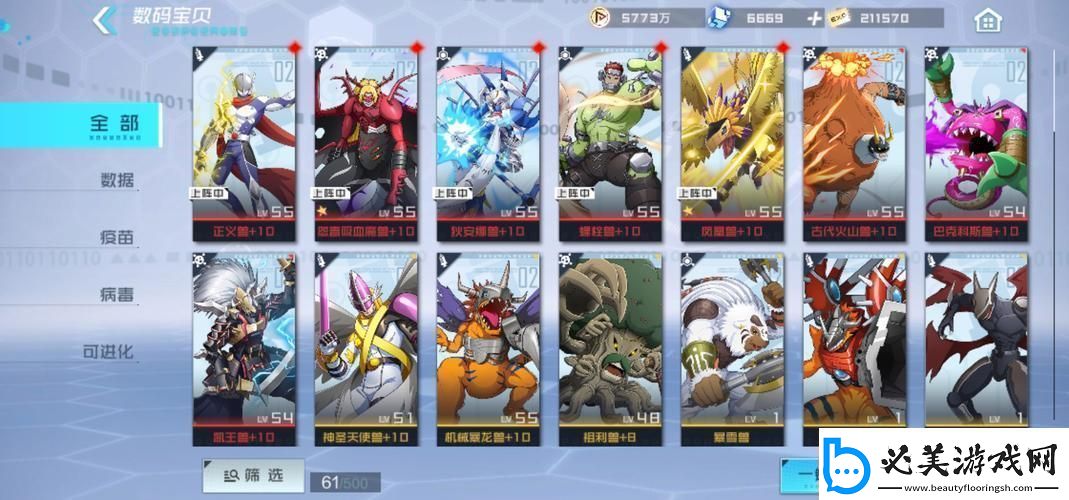Viewport: 1069px width, 500px height.
Task: Choose the red vampire demon card
Action: (x=366, y=140)
